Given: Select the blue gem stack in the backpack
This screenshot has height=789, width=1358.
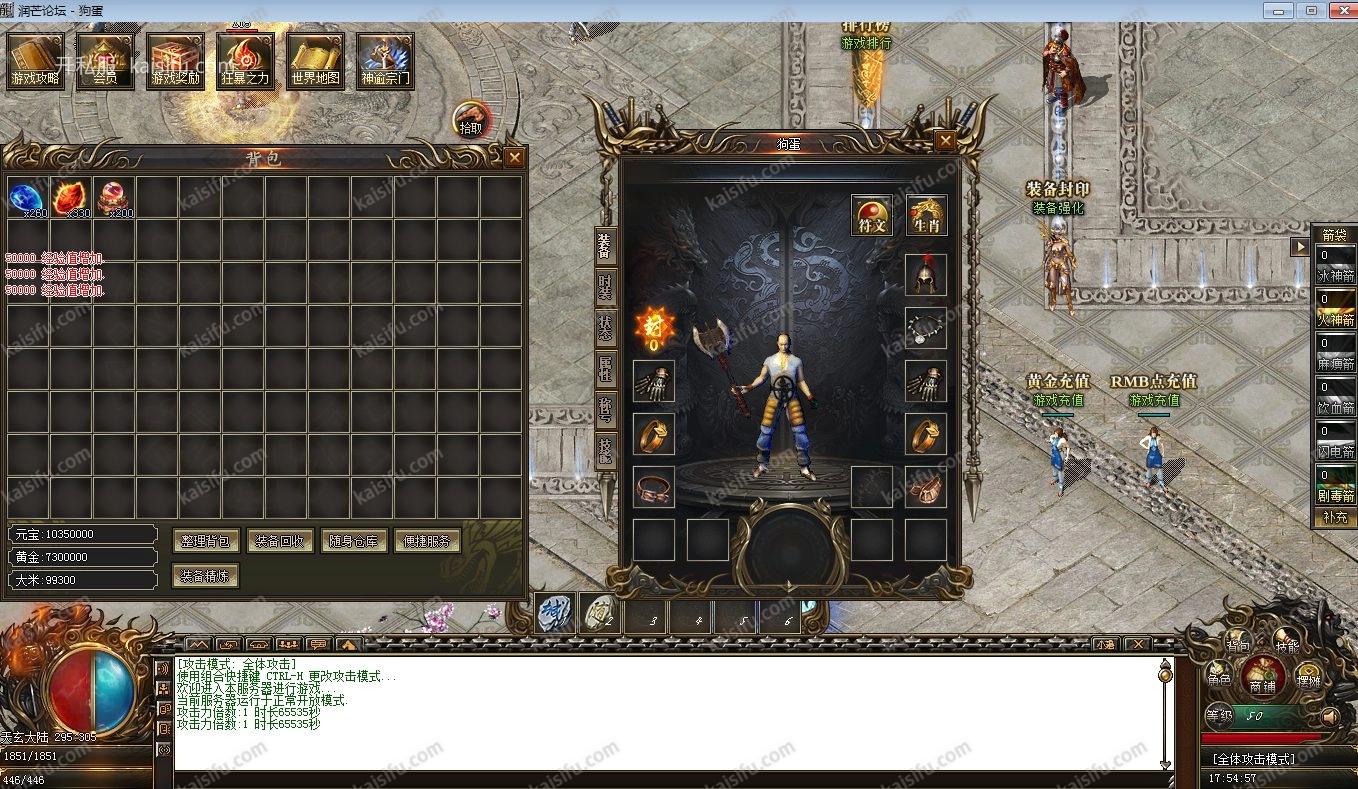Looking at the screenshot, I should 28,197.
